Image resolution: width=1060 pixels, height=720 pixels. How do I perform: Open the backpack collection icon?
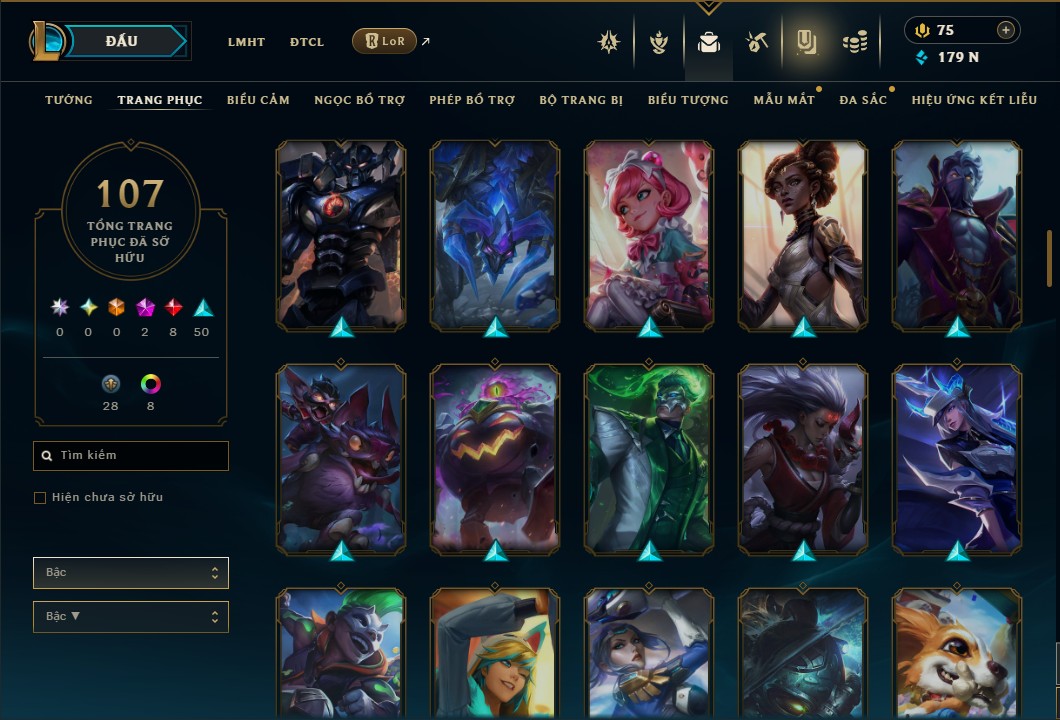(x=709, y=42)
